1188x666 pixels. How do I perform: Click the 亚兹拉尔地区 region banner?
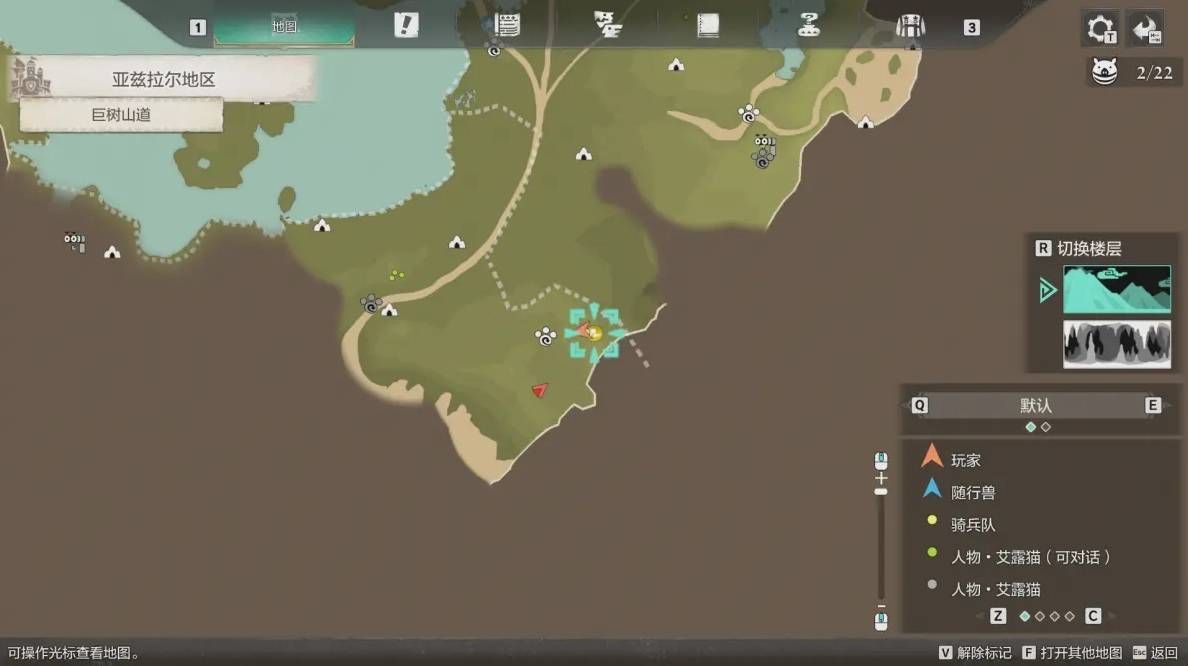point(163,79)
